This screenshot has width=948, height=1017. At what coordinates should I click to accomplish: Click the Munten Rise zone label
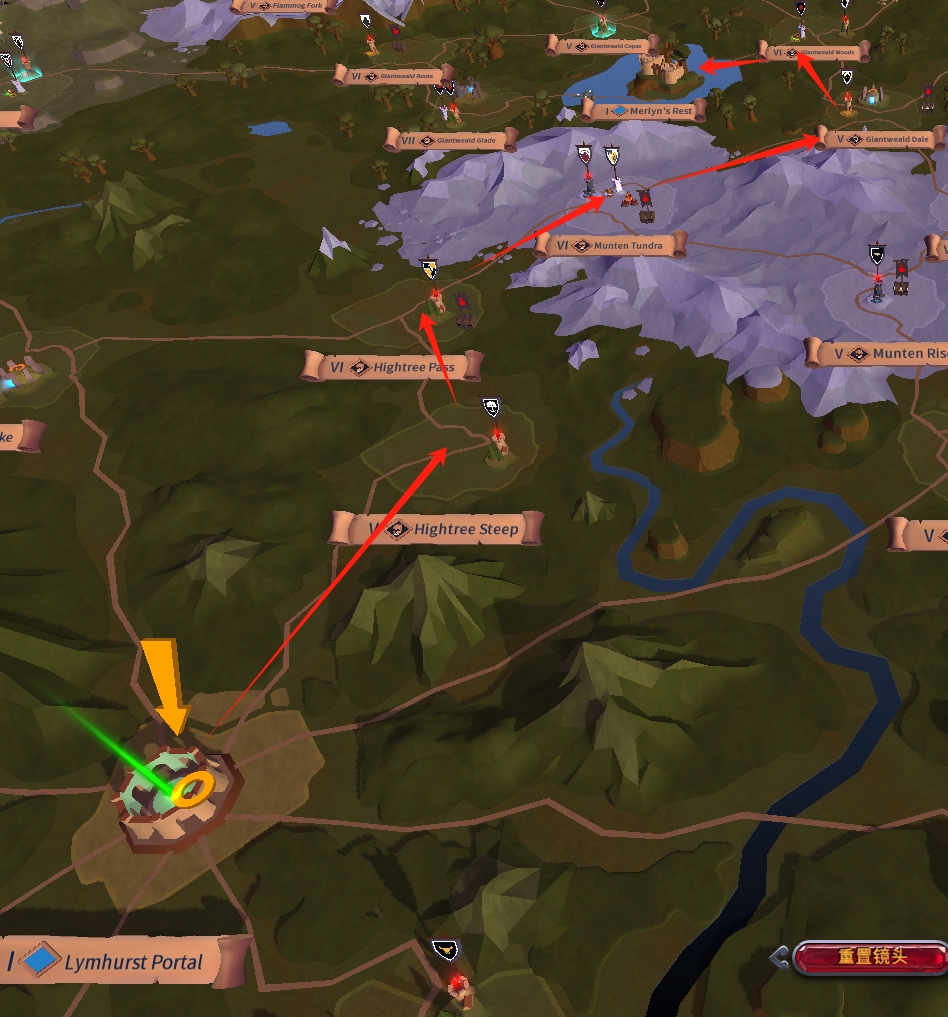[x=880, y=353]
